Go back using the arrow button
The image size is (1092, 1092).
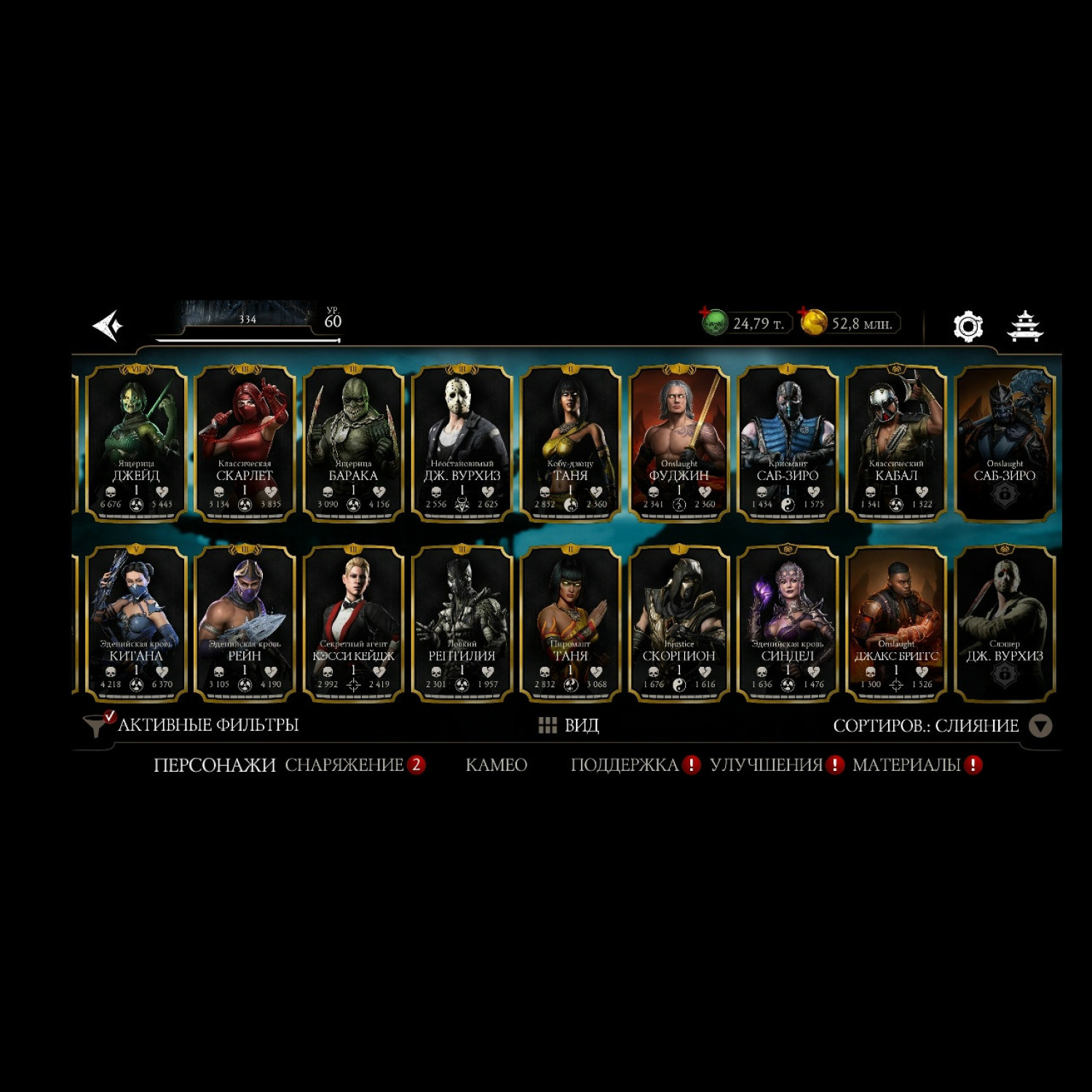point(108,325)
